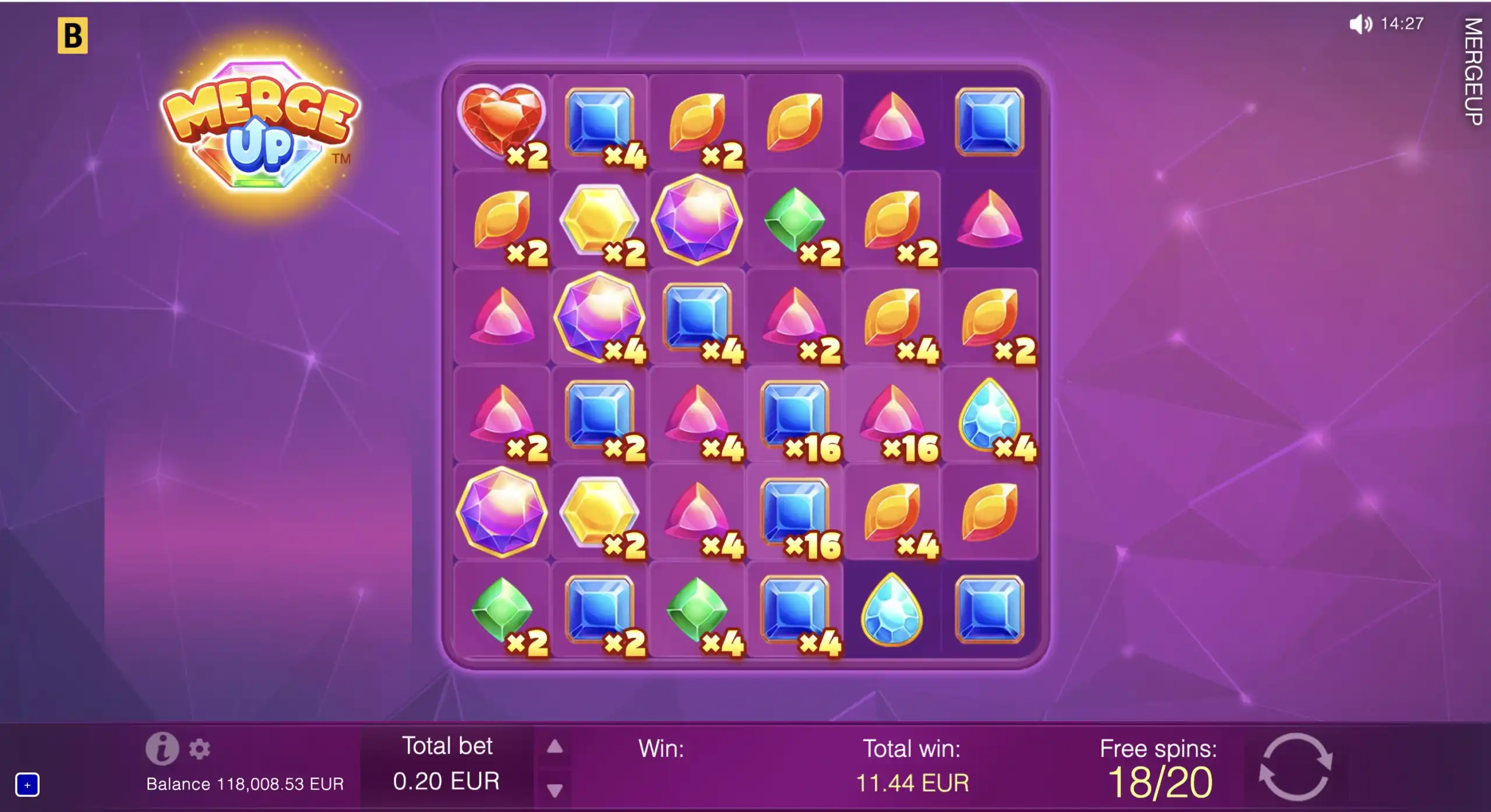Decrease total bet with down arrow
Viewport: 1491px width, 812px height.
[554, 790]
